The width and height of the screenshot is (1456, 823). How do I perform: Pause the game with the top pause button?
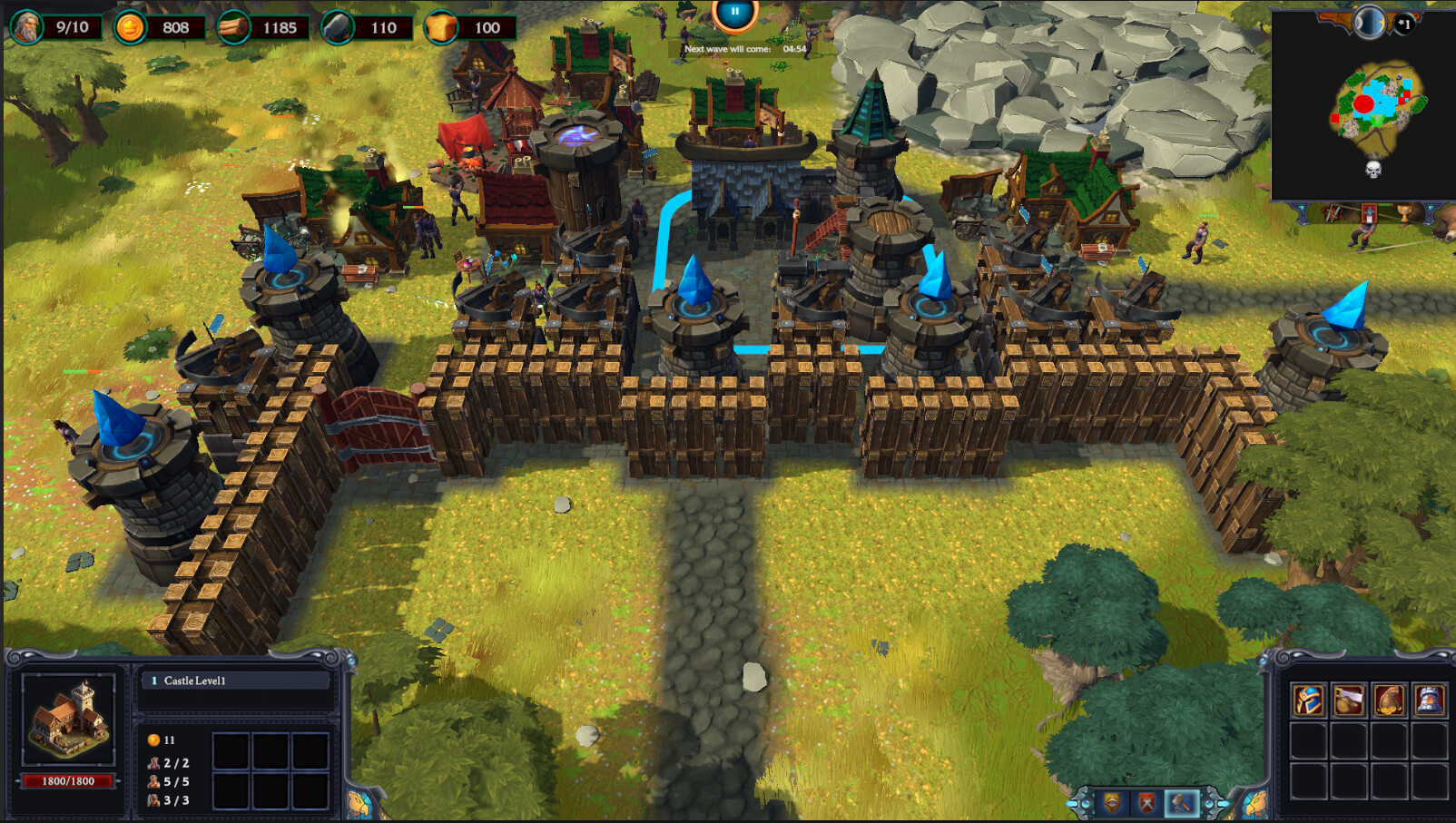(x=733, y=10)
